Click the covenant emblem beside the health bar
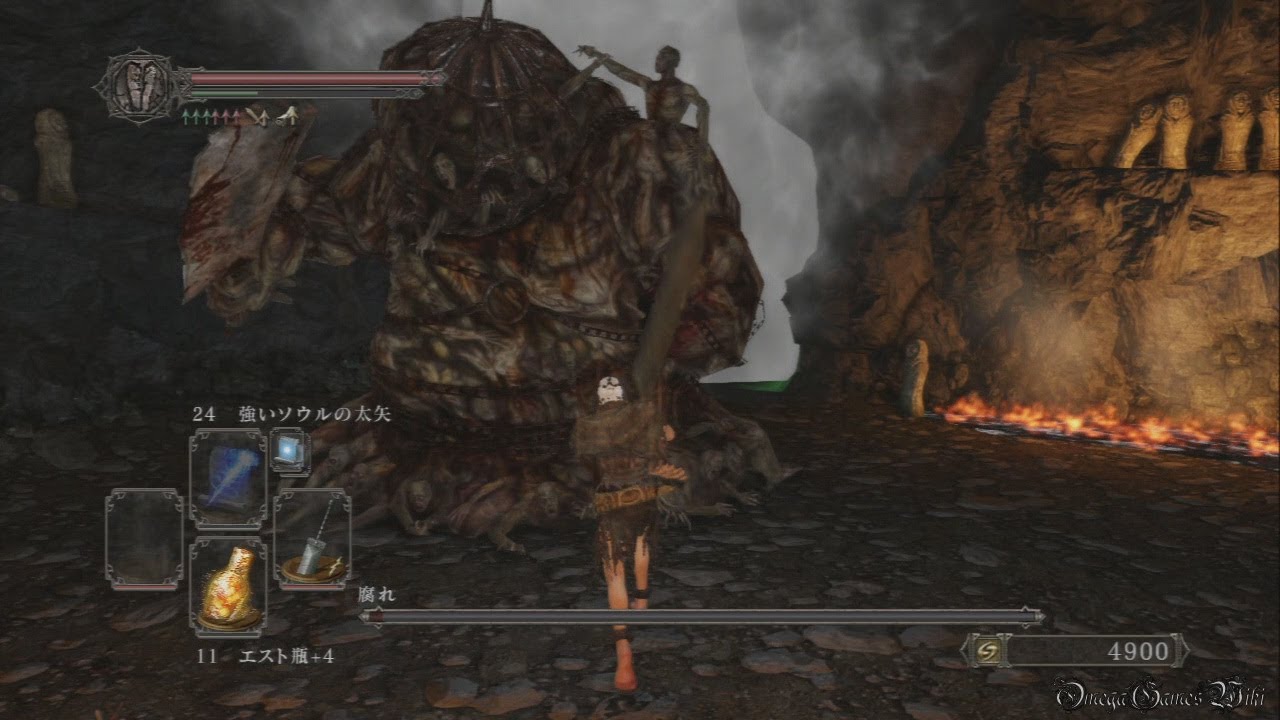 tap(139, 86)
